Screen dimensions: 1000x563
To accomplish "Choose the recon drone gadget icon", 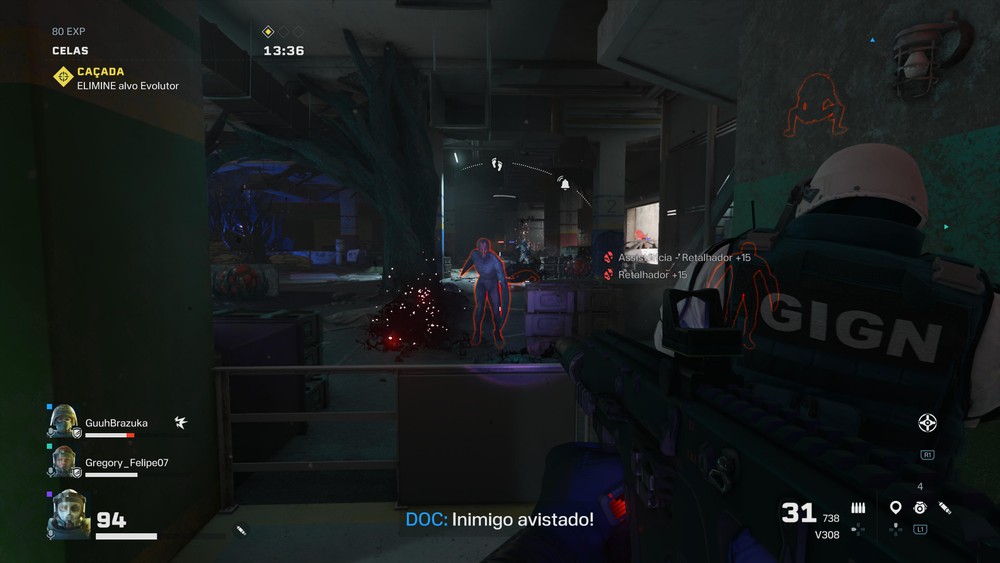I will point(920,508).
